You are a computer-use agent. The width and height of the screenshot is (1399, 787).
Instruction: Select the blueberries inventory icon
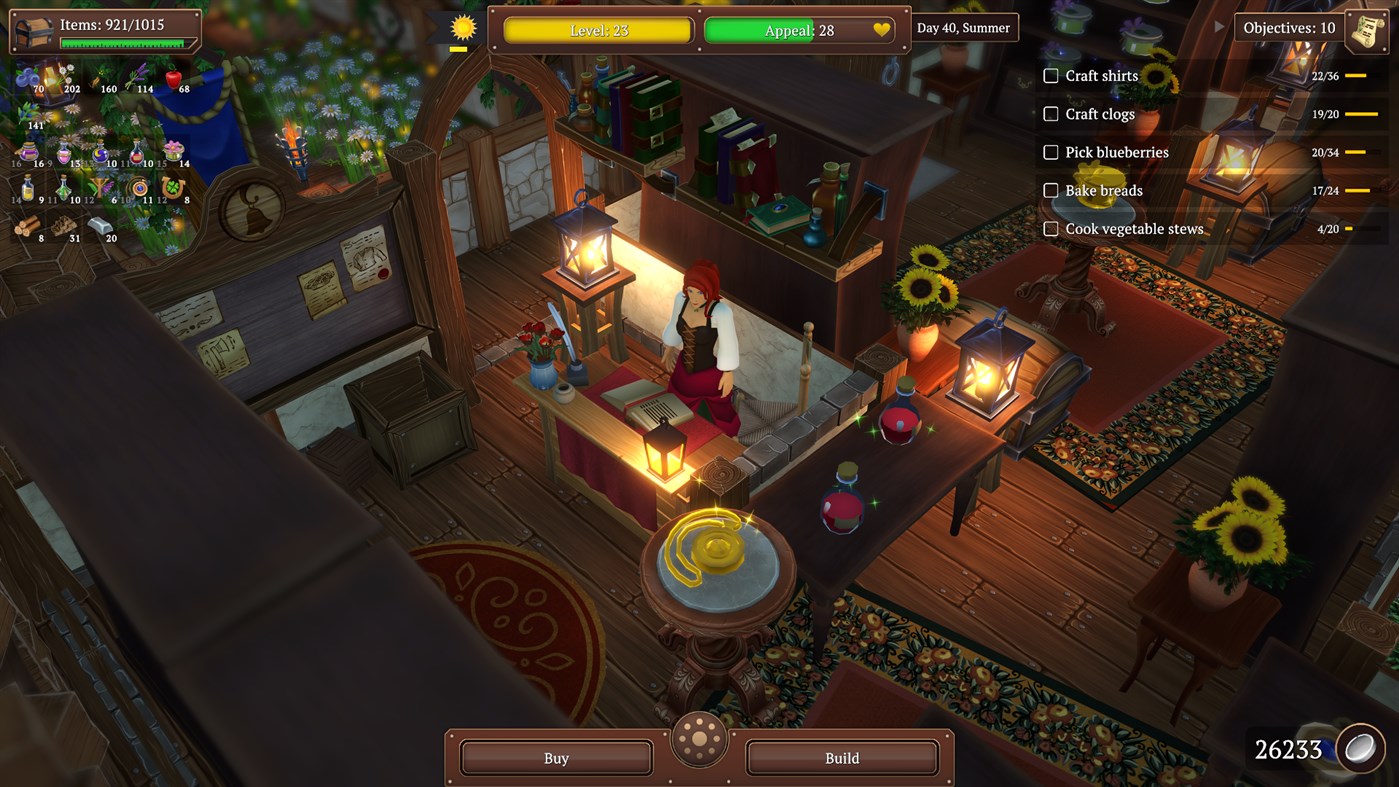point(26,78)
